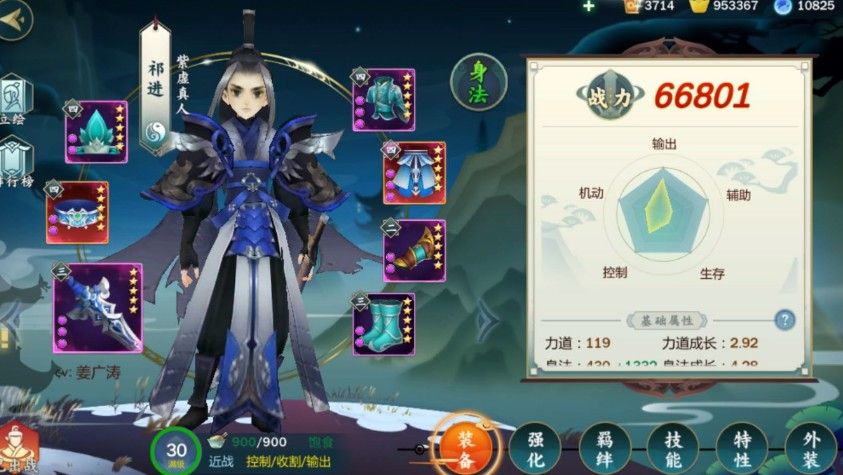Switch to the 羁绊 bonds tab
This screenshot has width=843, height=475.
point(605,448)
